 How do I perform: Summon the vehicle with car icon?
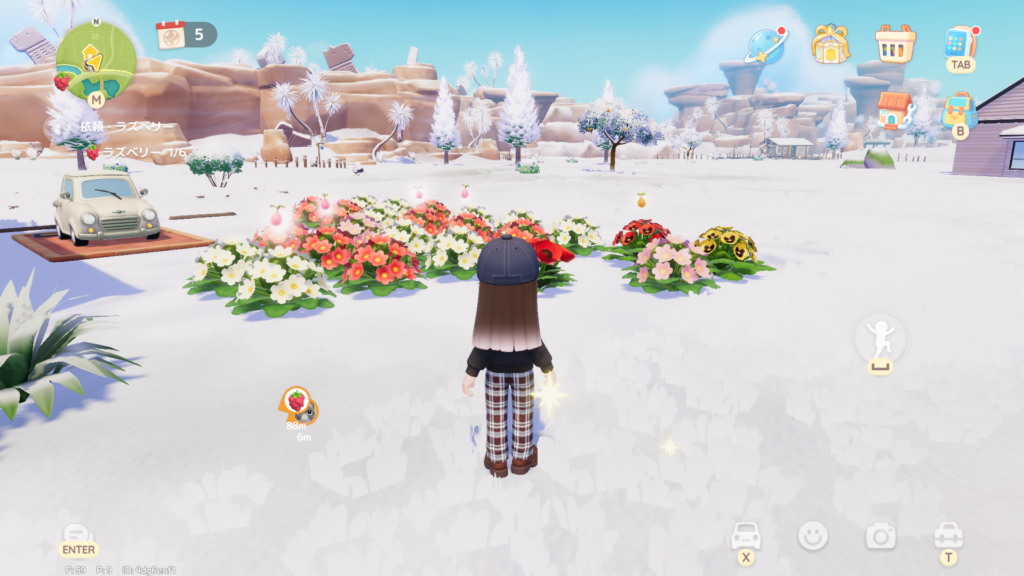tap(746, 537)
